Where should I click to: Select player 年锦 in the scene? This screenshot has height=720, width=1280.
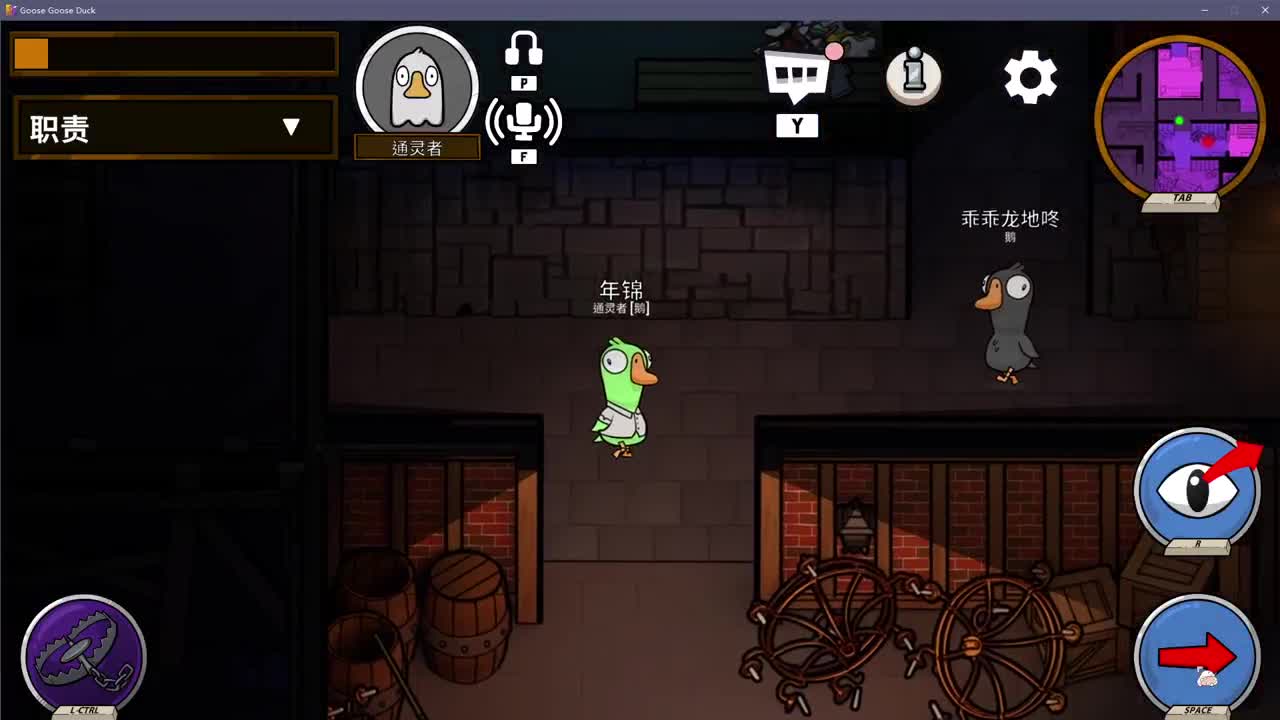click(x=625, y=390)
